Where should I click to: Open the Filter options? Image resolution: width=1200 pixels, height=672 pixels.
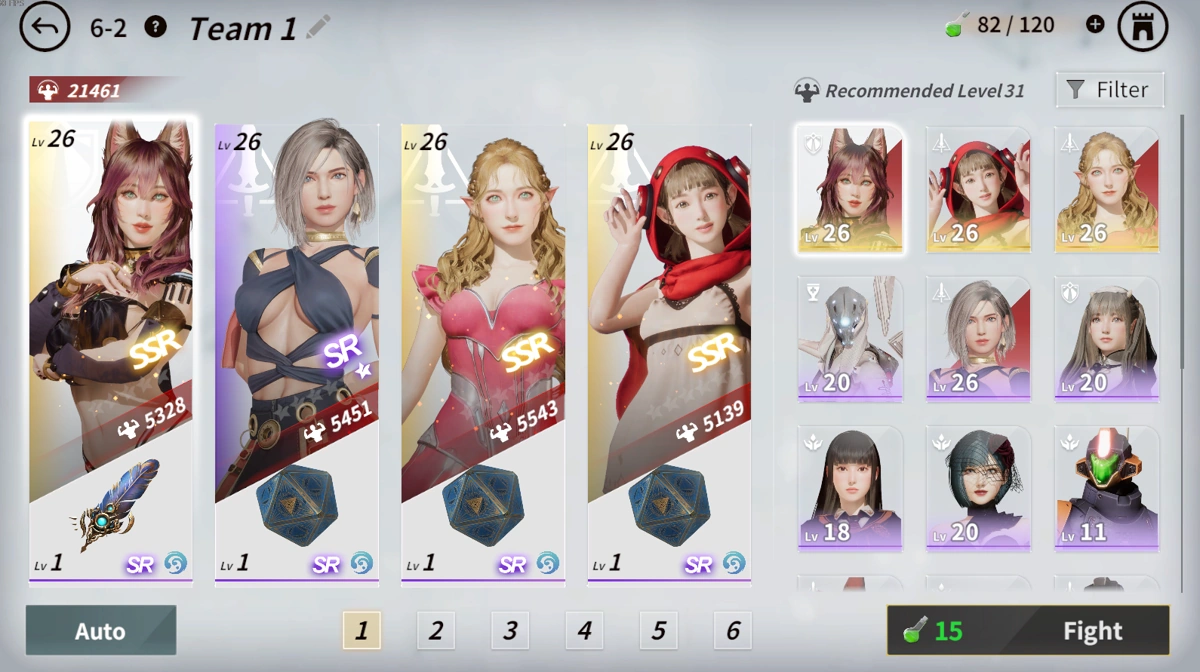(1109, 90)
